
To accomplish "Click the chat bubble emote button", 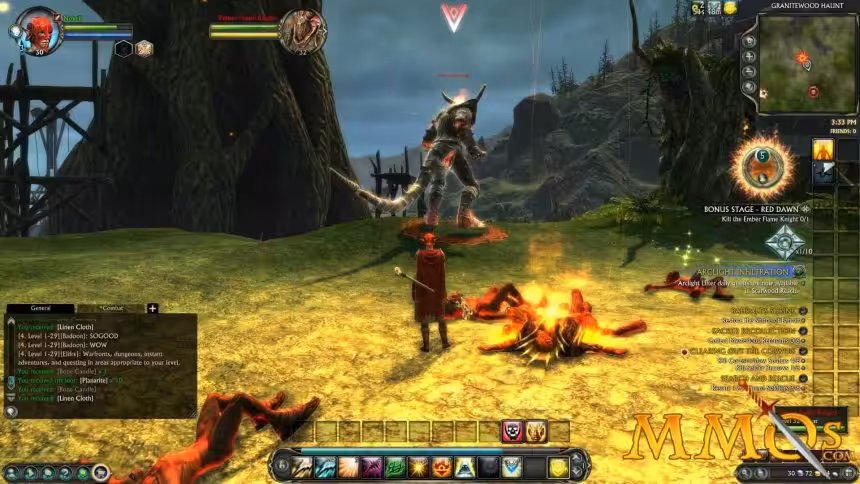I will coord(11,409).
